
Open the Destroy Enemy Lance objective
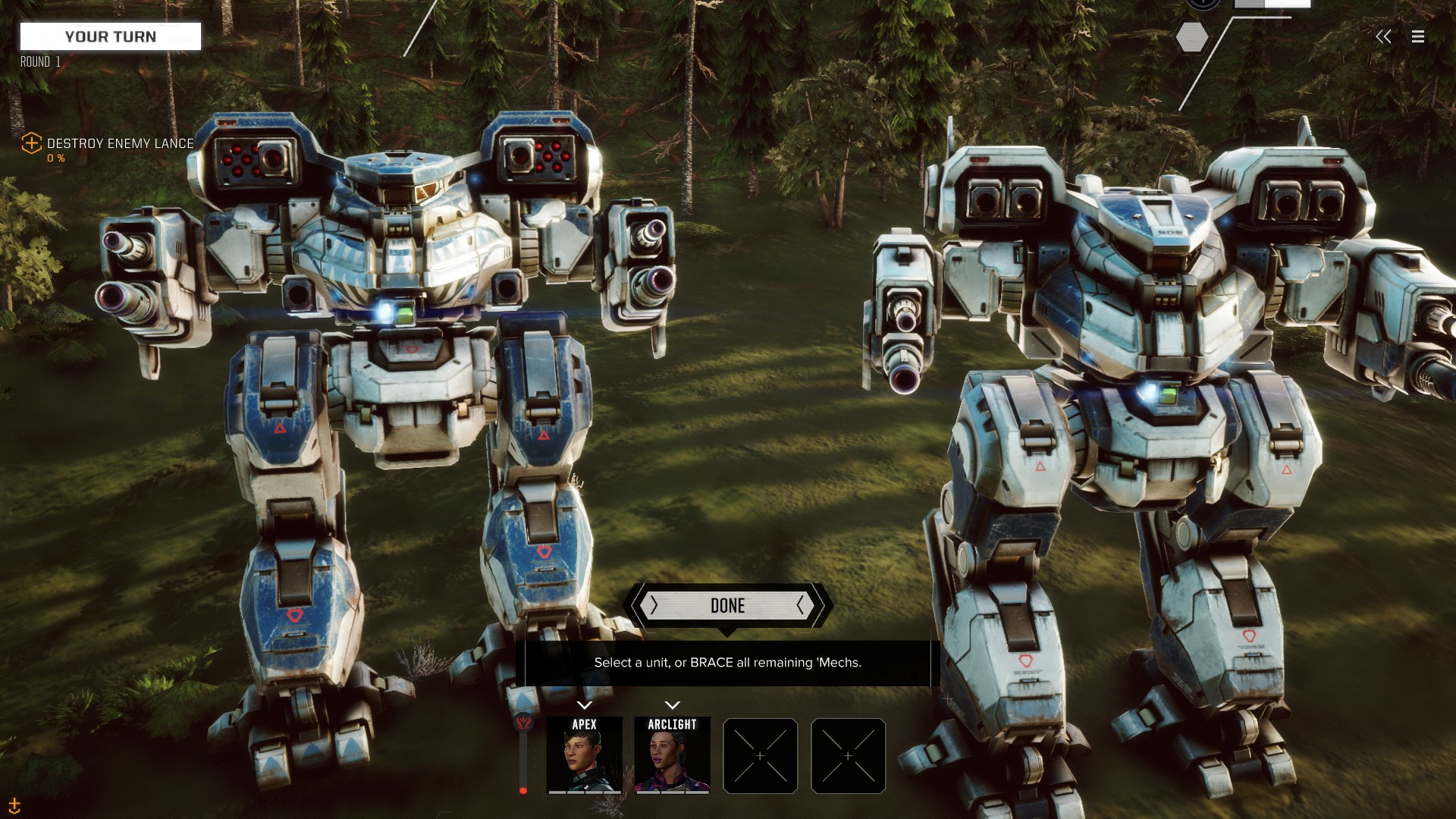coord(120,143)
